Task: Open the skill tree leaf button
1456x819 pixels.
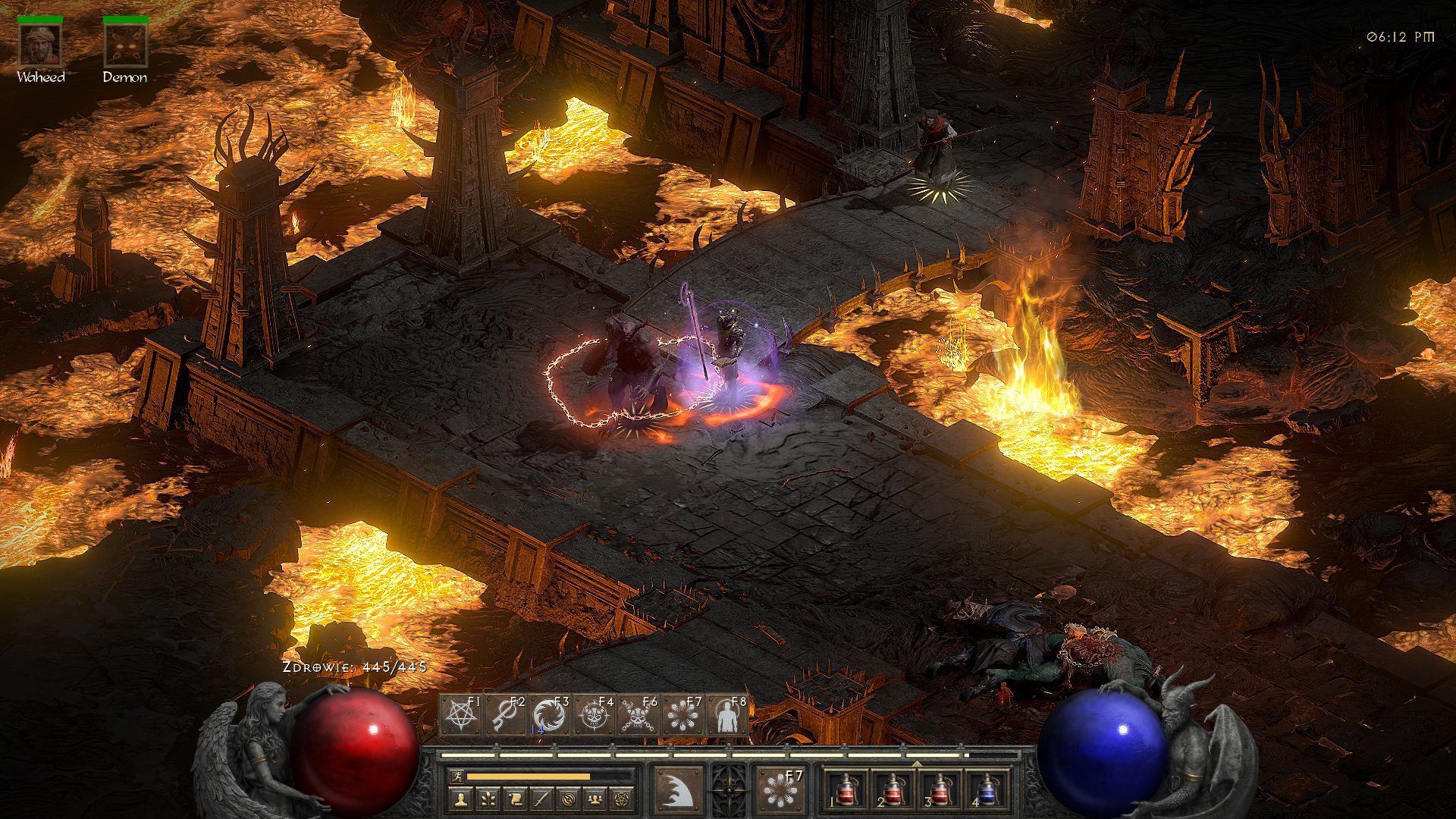Action: 486,799
